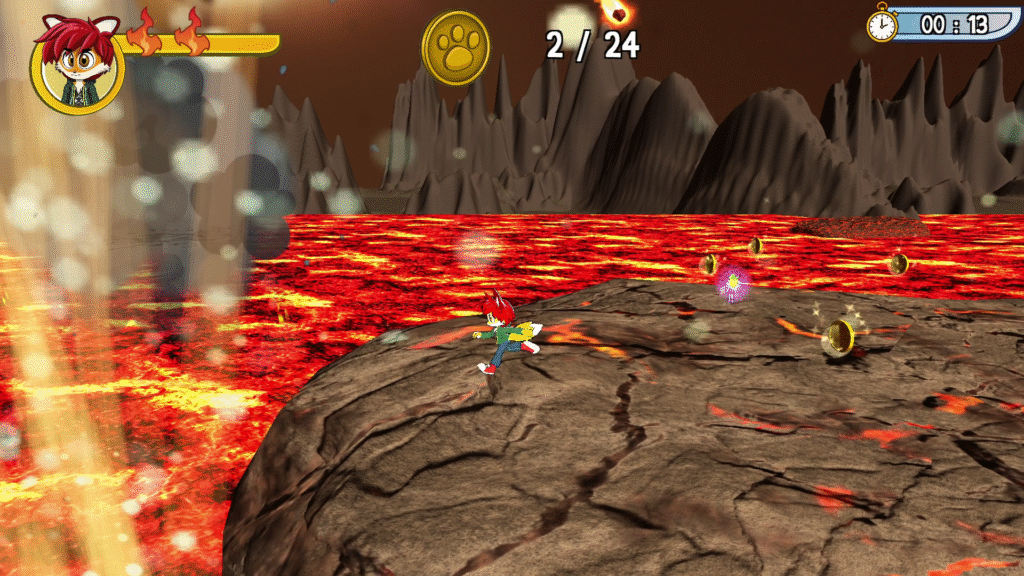The image size is (1024, 576).
Task: Select the gold paw coin icon
Action: pos(456,48)
